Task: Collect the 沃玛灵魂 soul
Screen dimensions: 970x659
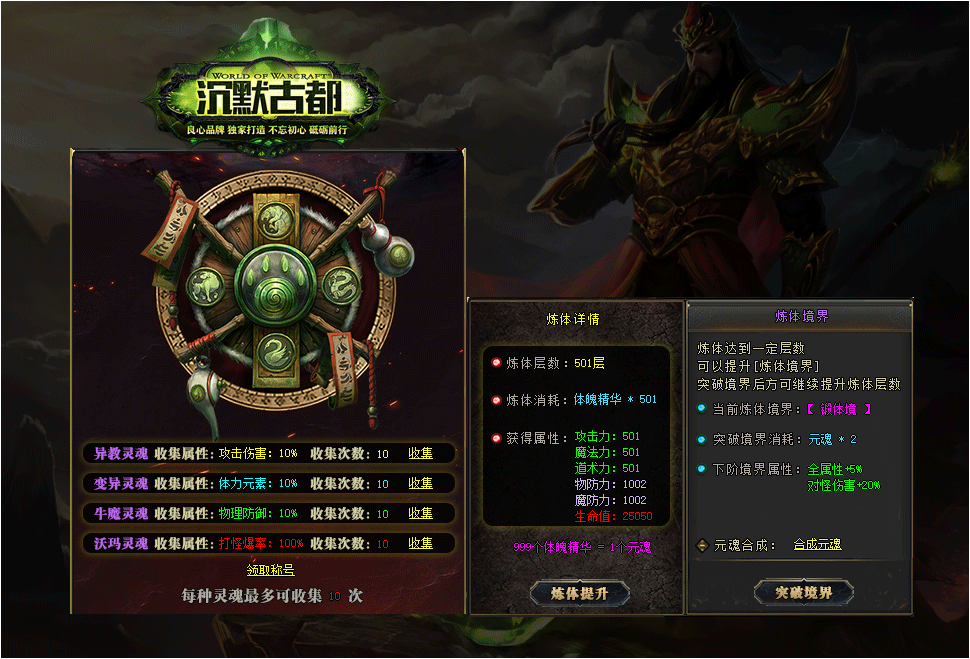Action: [x=420, y=543]
